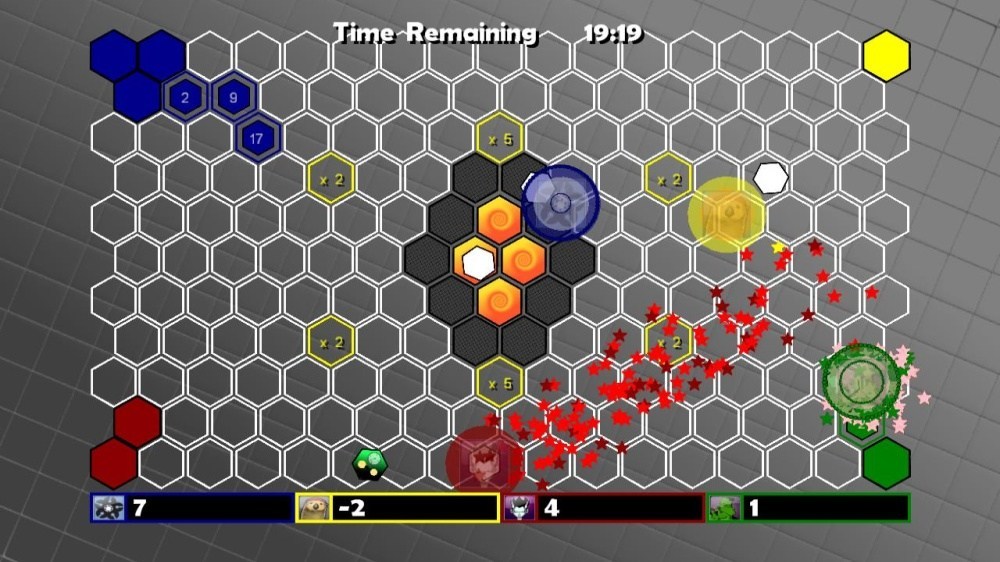Click the solid green corner hexagon

(886, 463)
